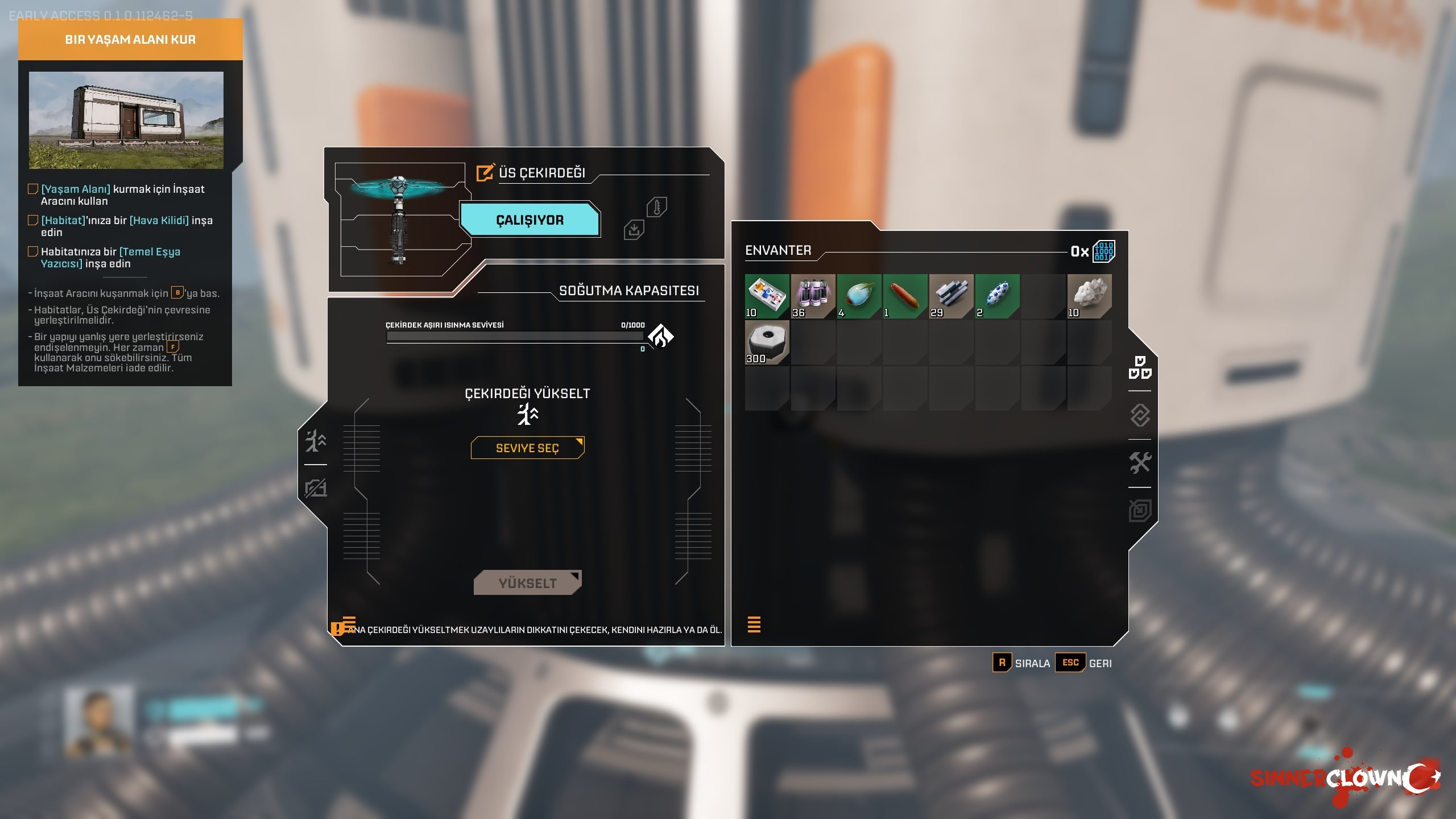Viewport: 1456px width, 819px height.
Task: Pick the blue alien fruit slot
Action: (859, 296)
